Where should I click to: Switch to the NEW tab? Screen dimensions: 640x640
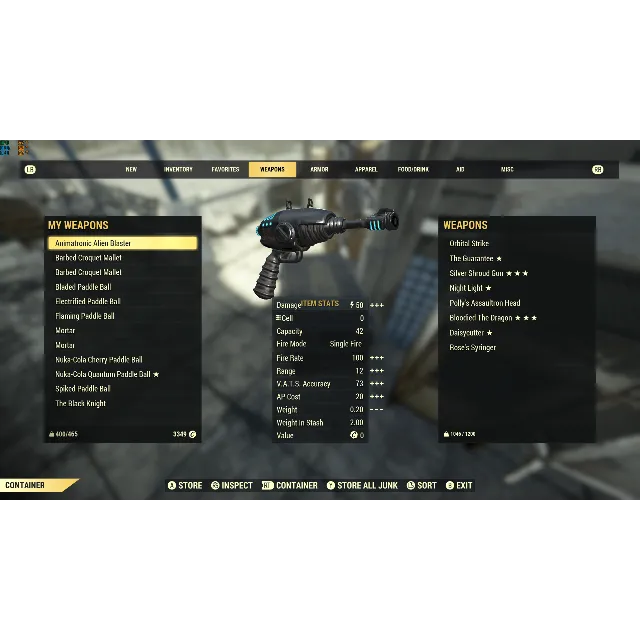point(131,170)
